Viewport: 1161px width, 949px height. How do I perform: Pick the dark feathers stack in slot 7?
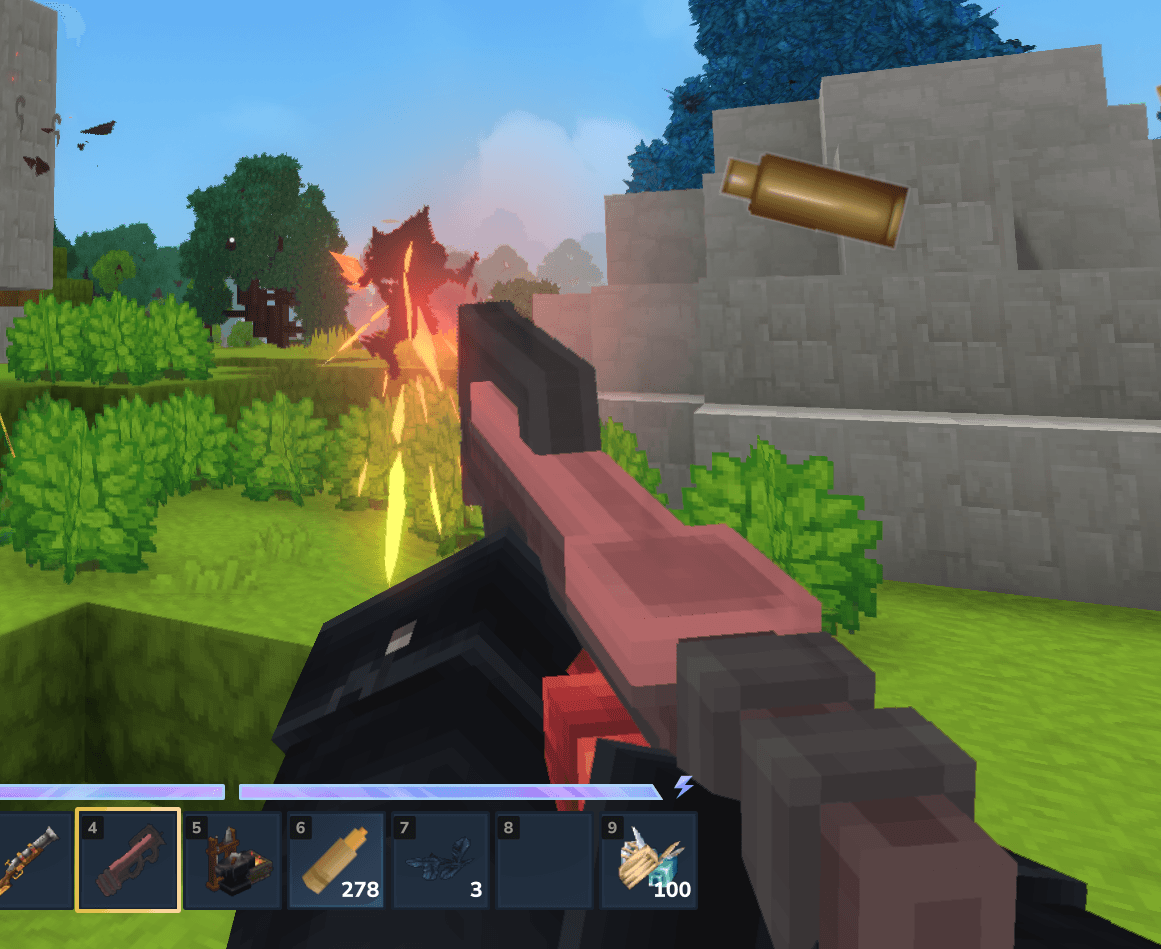(440, 861)
